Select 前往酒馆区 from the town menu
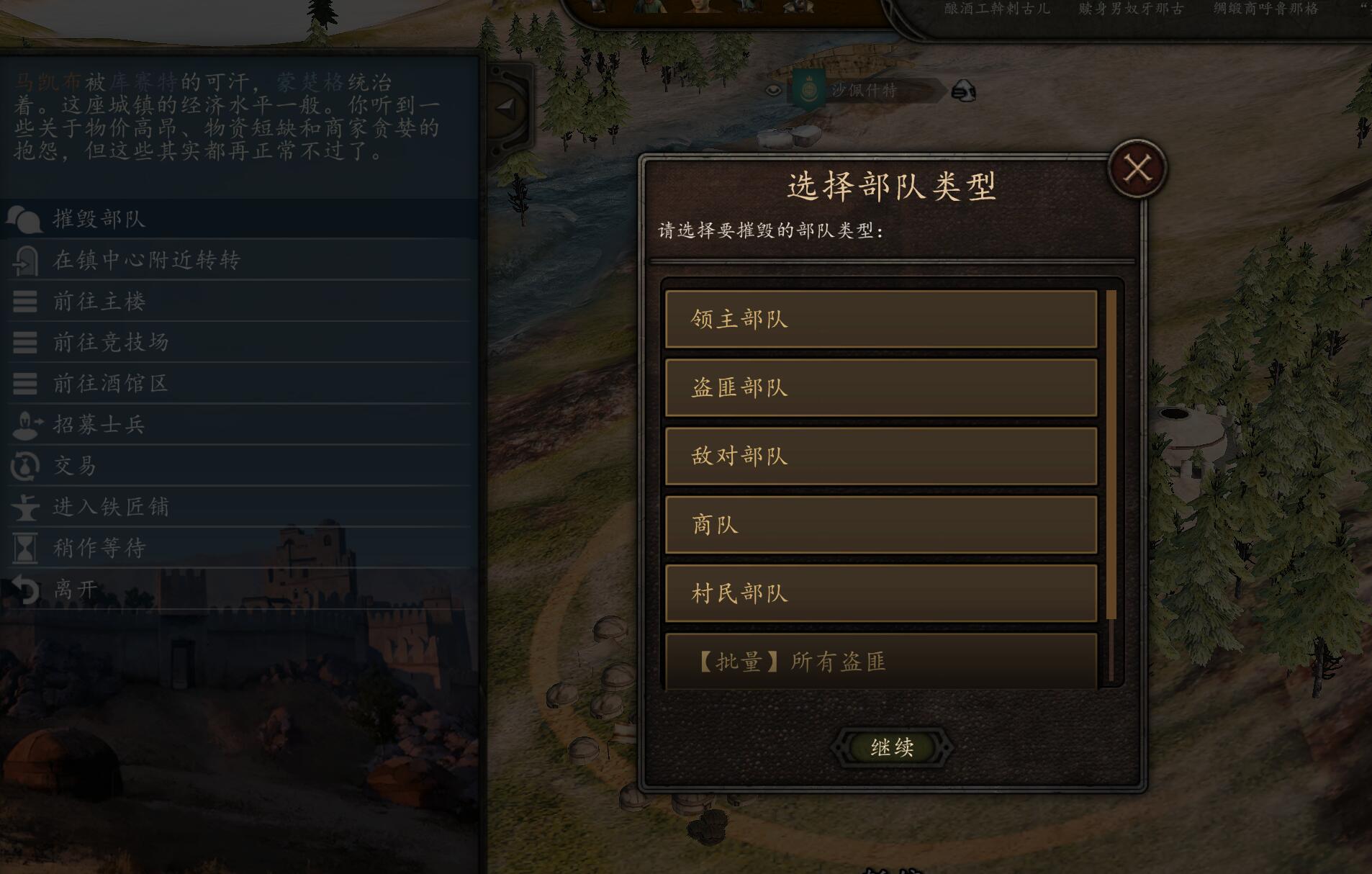 tap(112, 384)
